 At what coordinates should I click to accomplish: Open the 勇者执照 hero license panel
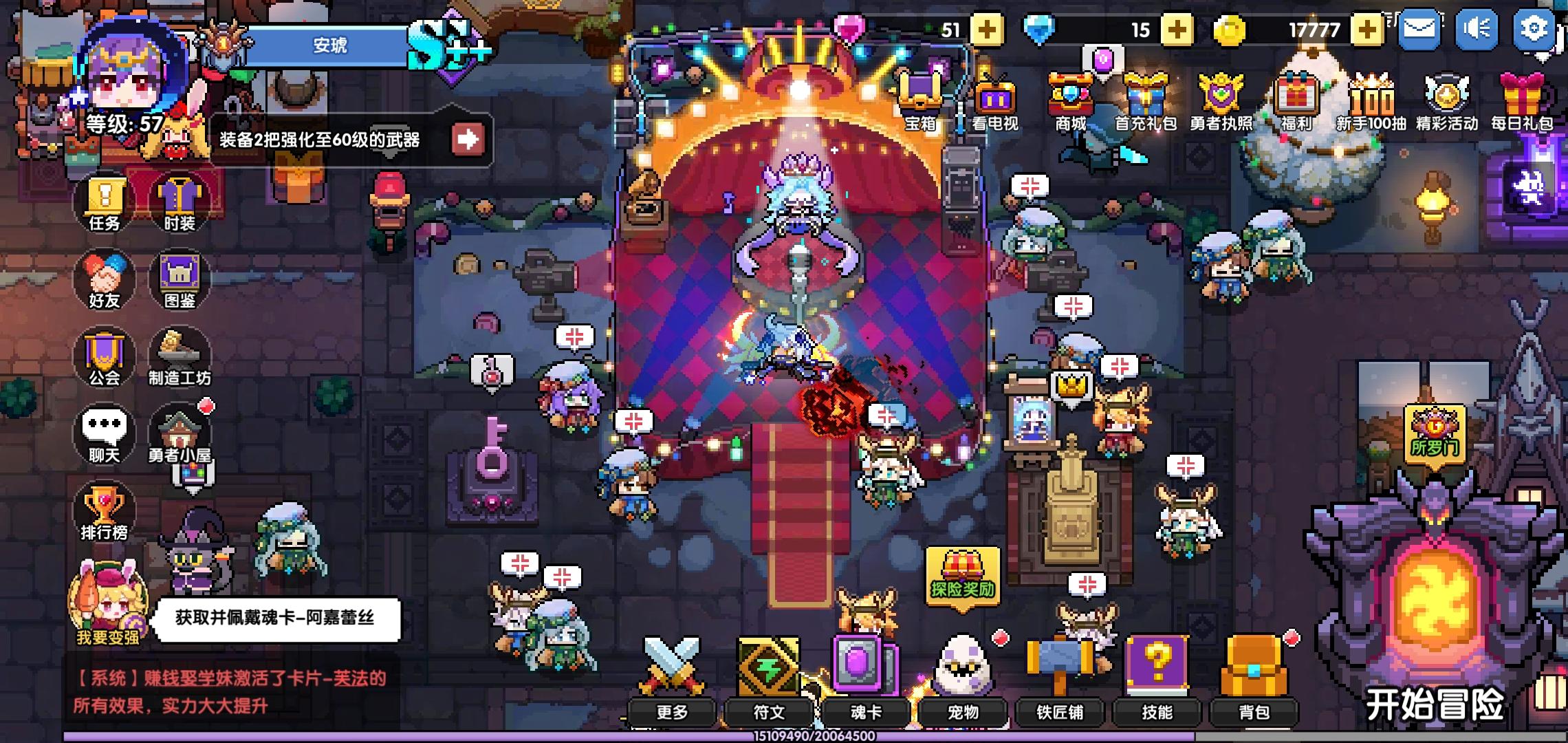tap(1222, 96)
